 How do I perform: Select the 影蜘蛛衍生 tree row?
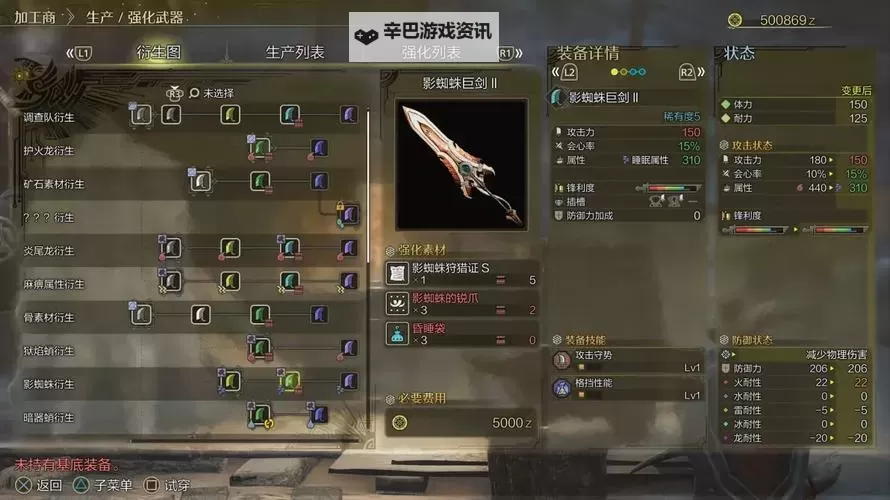[48, 384]
